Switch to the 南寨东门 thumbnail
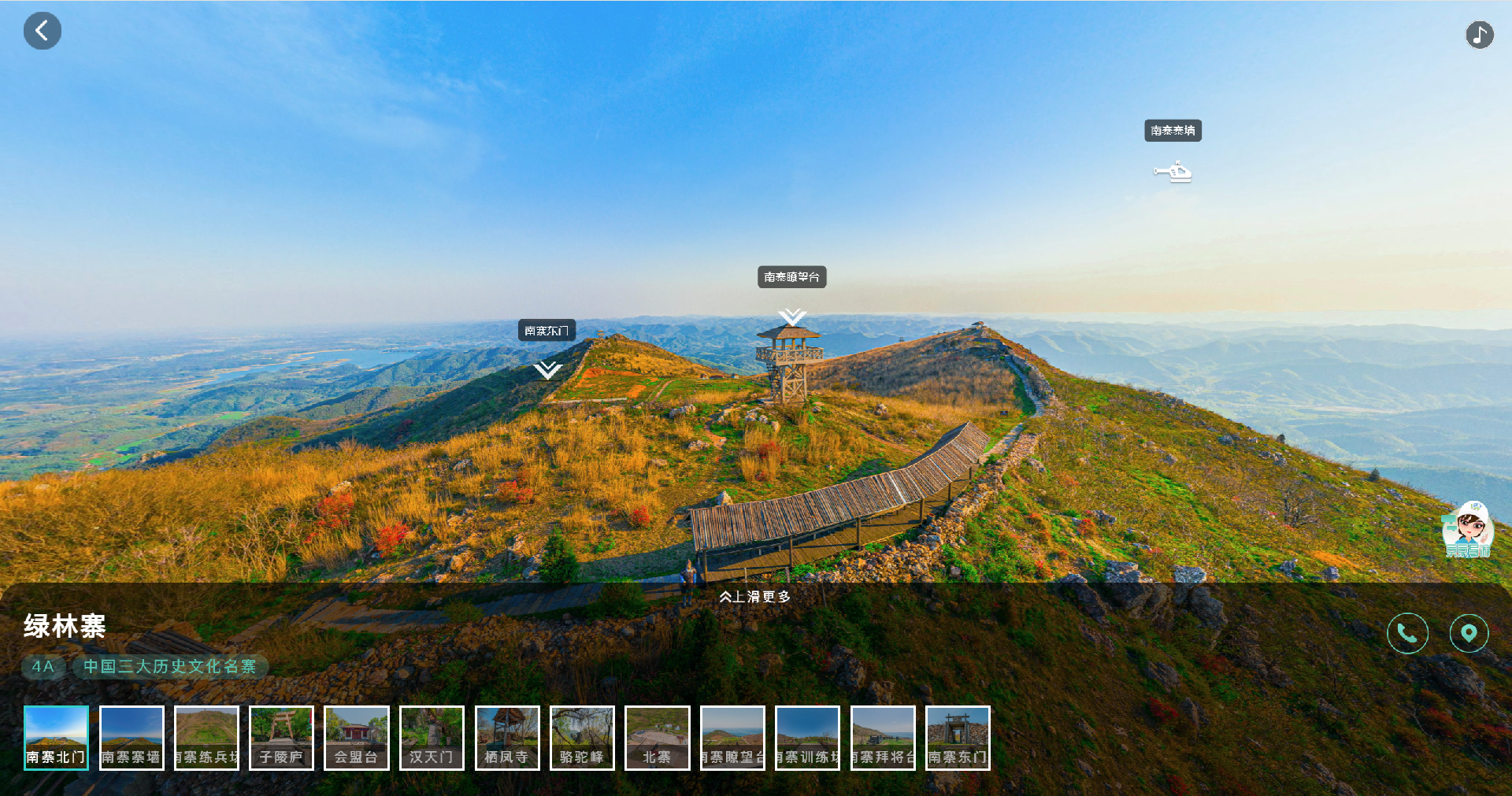The image size is (1512, 796). (x=958, y=738)
